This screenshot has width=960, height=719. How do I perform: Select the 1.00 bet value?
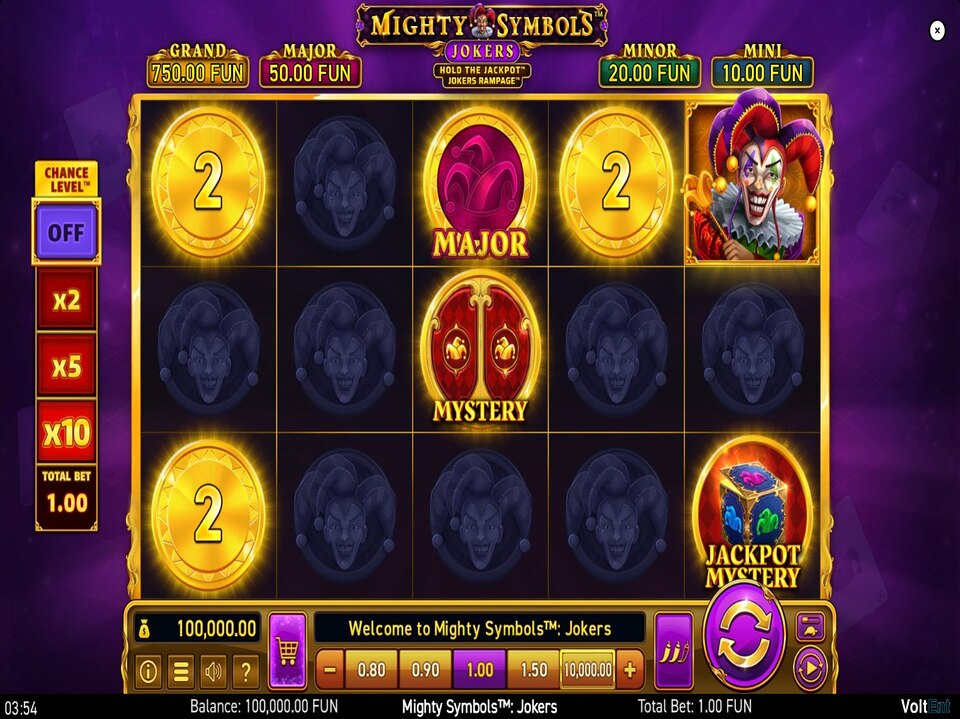coord(479,669)
